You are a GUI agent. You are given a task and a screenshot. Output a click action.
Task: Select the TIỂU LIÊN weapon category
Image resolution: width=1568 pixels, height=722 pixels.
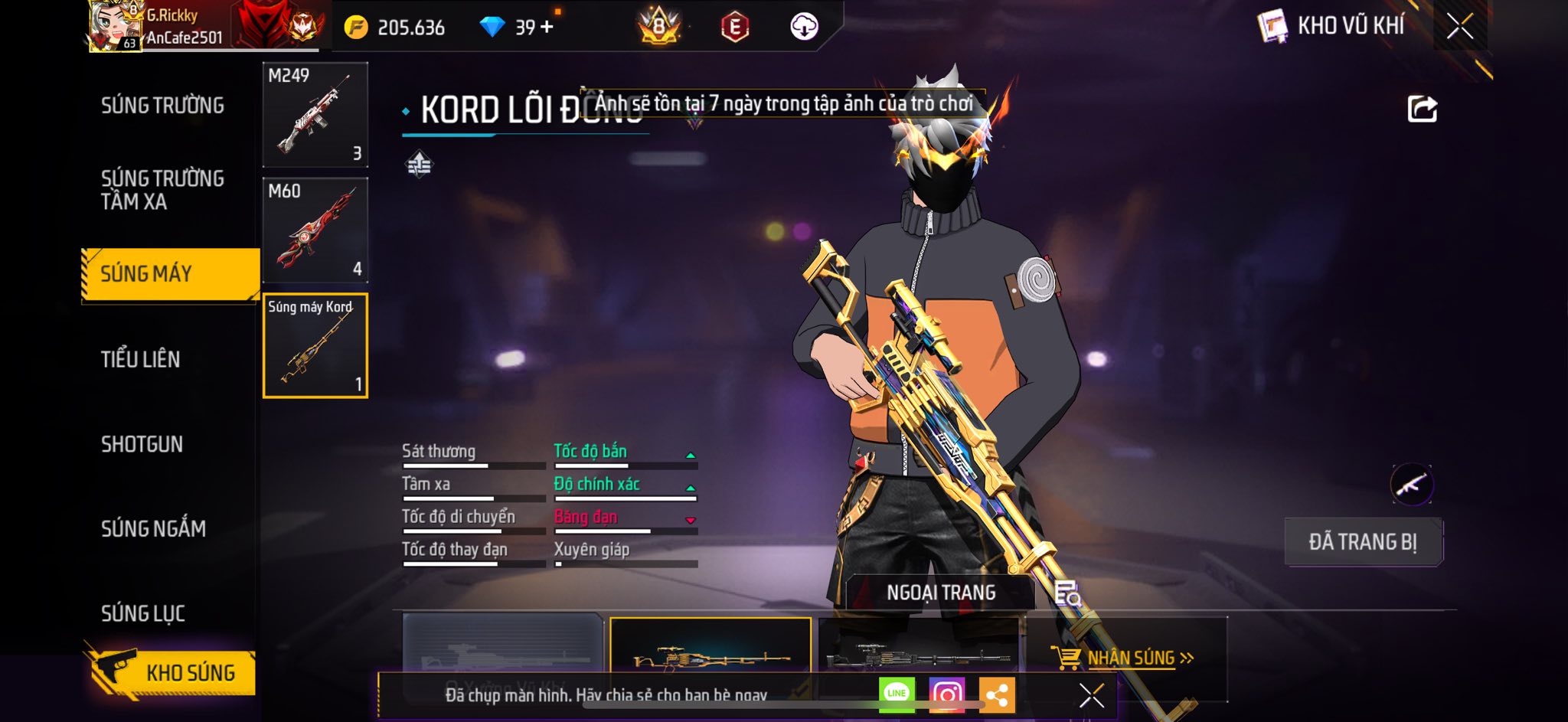(141, 359)
